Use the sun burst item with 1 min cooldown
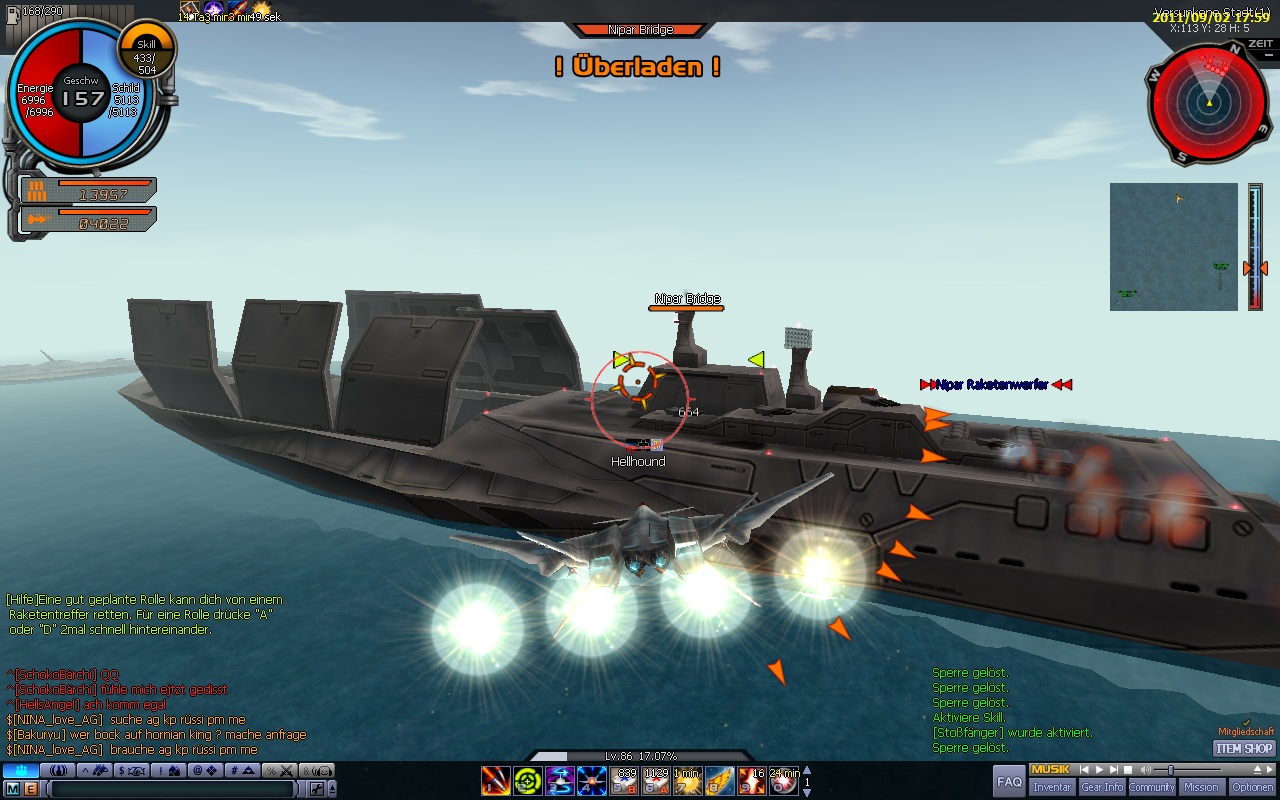The width and height of the screenshot is (1280, 800). coord(688,780)
